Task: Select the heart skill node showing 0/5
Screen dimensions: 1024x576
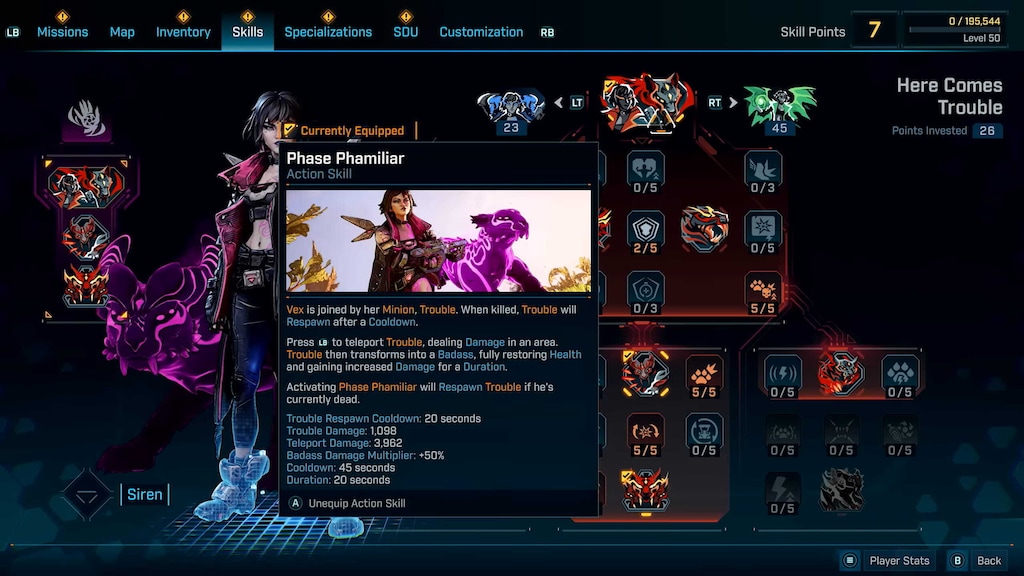Action: [x=645, y=170]
